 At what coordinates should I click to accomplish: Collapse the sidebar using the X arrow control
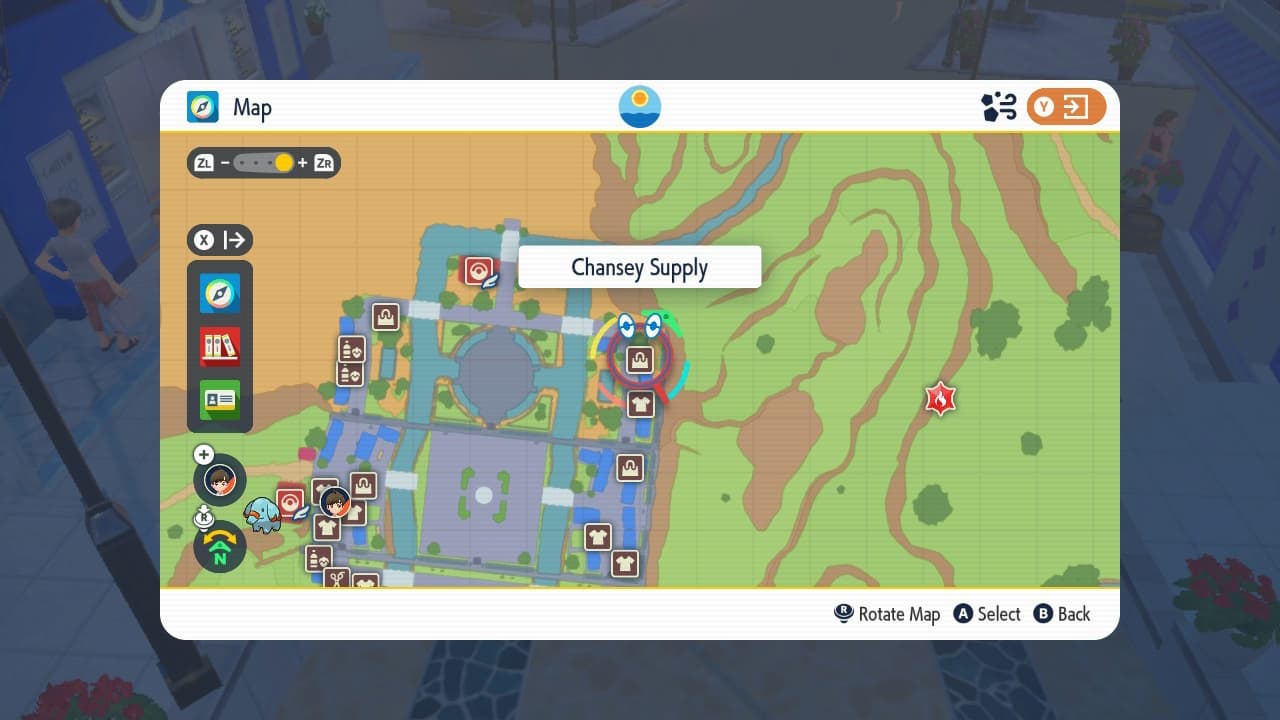(219, 240)
